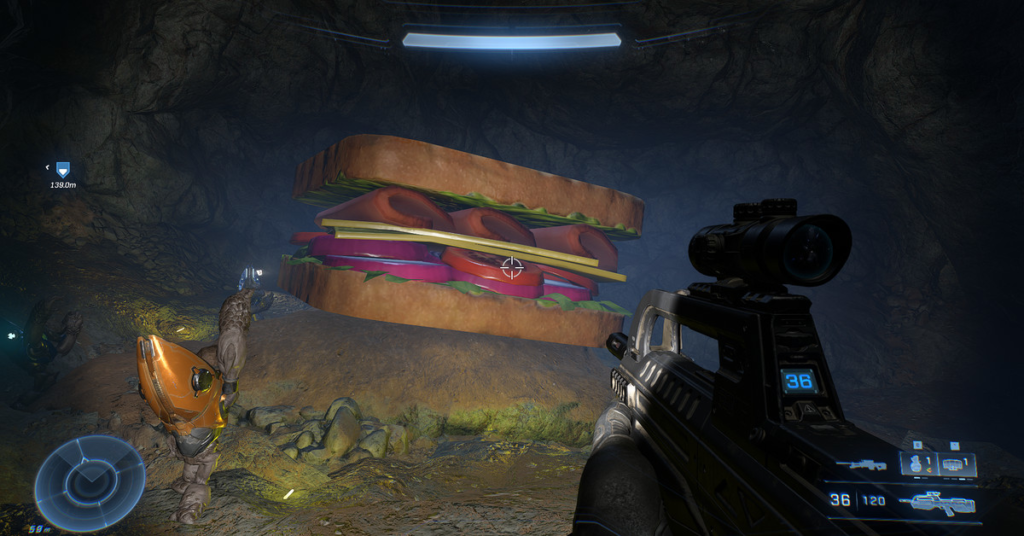This screenshot has width=1024, height=536.
Task: Activate the equipment ability slot
Action: point(958,464)
